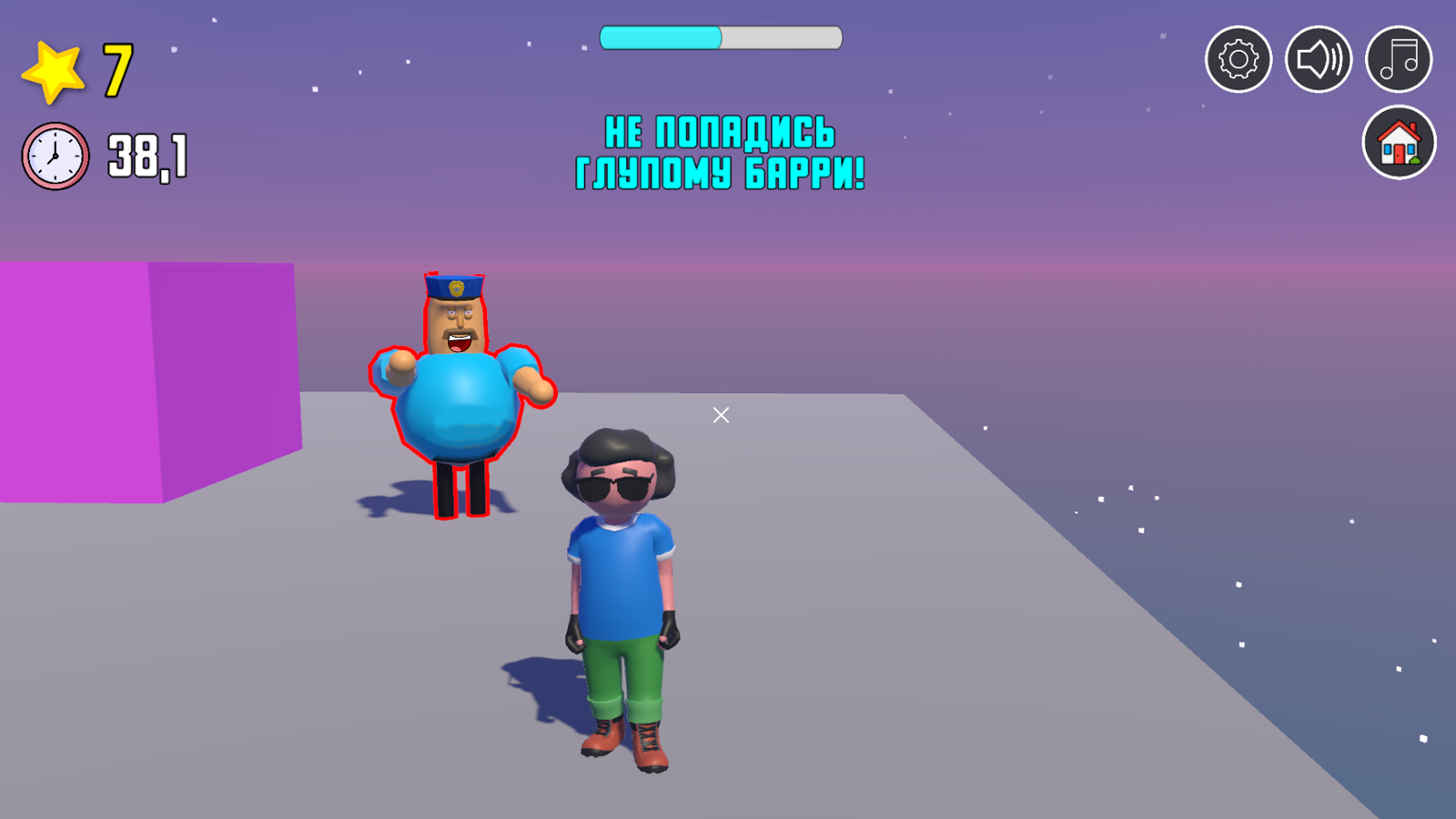1456x819 pixels.
Task: Open the settings gear icon
Action: pyautogui.click(x=1239, y=58)
